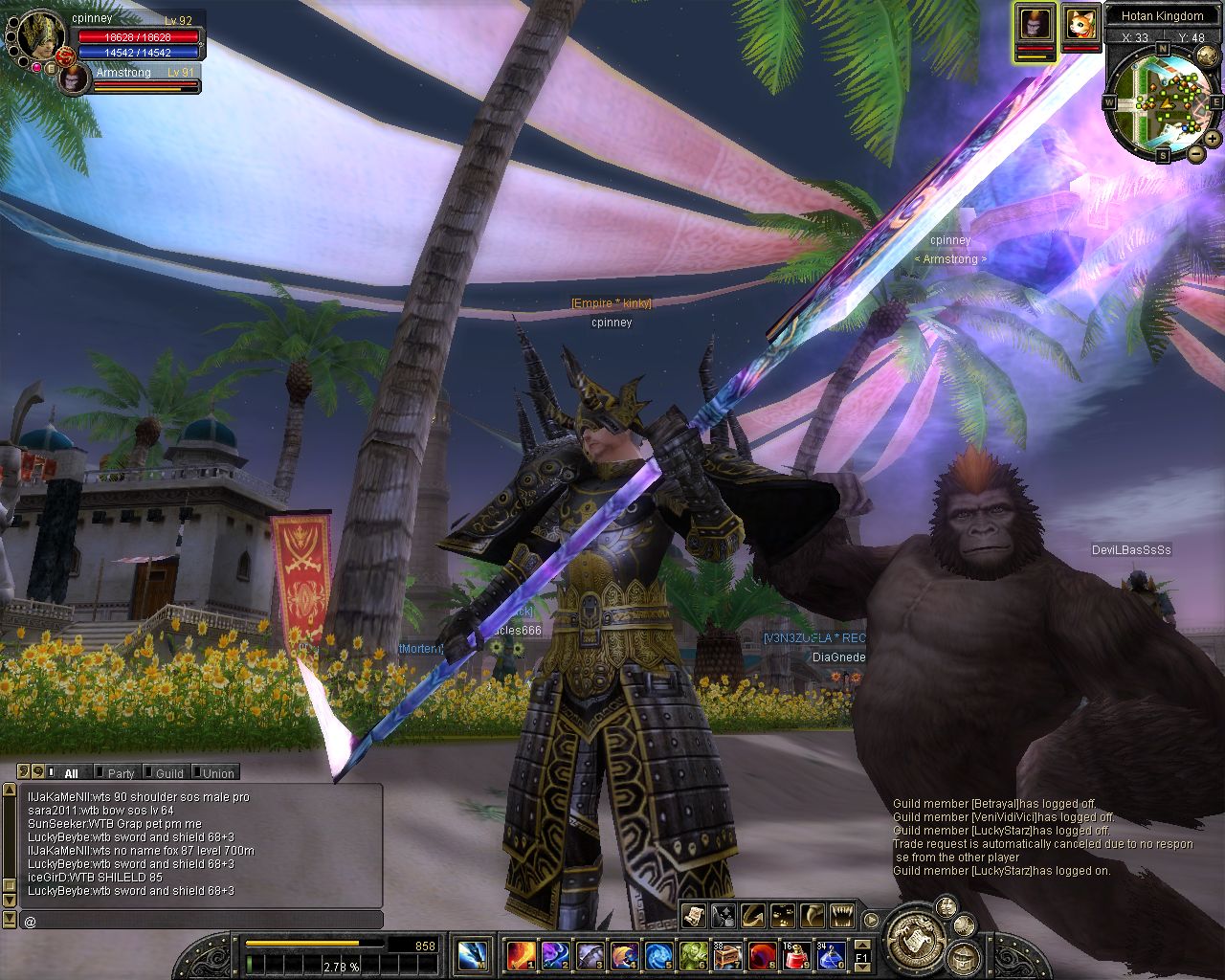
Task: Use the fire skill in hotbar slot 1
Action: click(x=522, y=953)
